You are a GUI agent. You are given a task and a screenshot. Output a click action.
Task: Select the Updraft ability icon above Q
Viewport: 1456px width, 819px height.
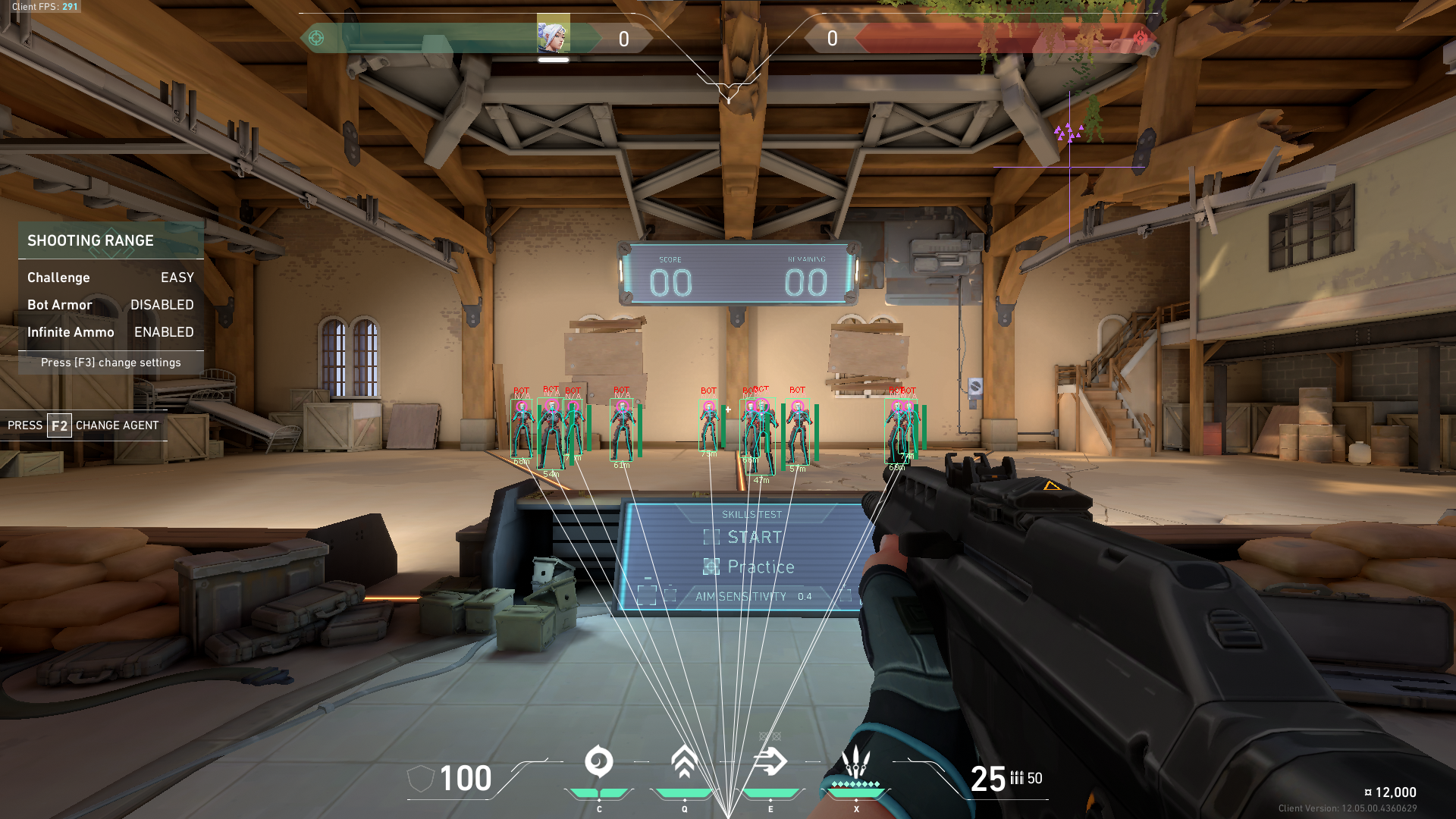(685, 762)
